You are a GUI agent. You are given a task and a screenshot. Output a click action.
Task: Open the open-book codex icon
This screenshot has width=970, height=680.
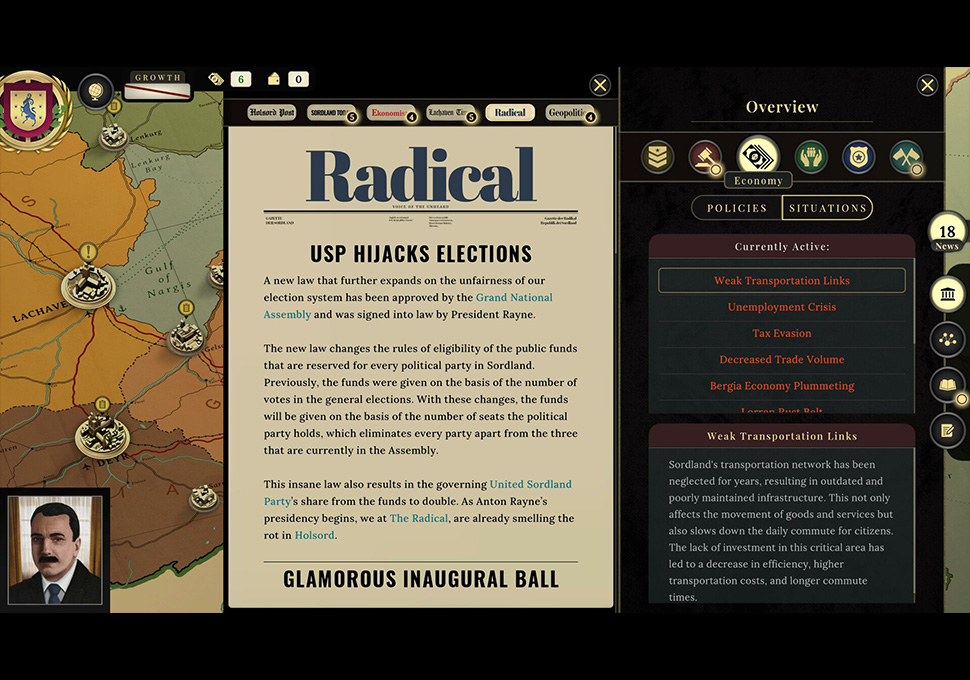[x=946, y=385]
